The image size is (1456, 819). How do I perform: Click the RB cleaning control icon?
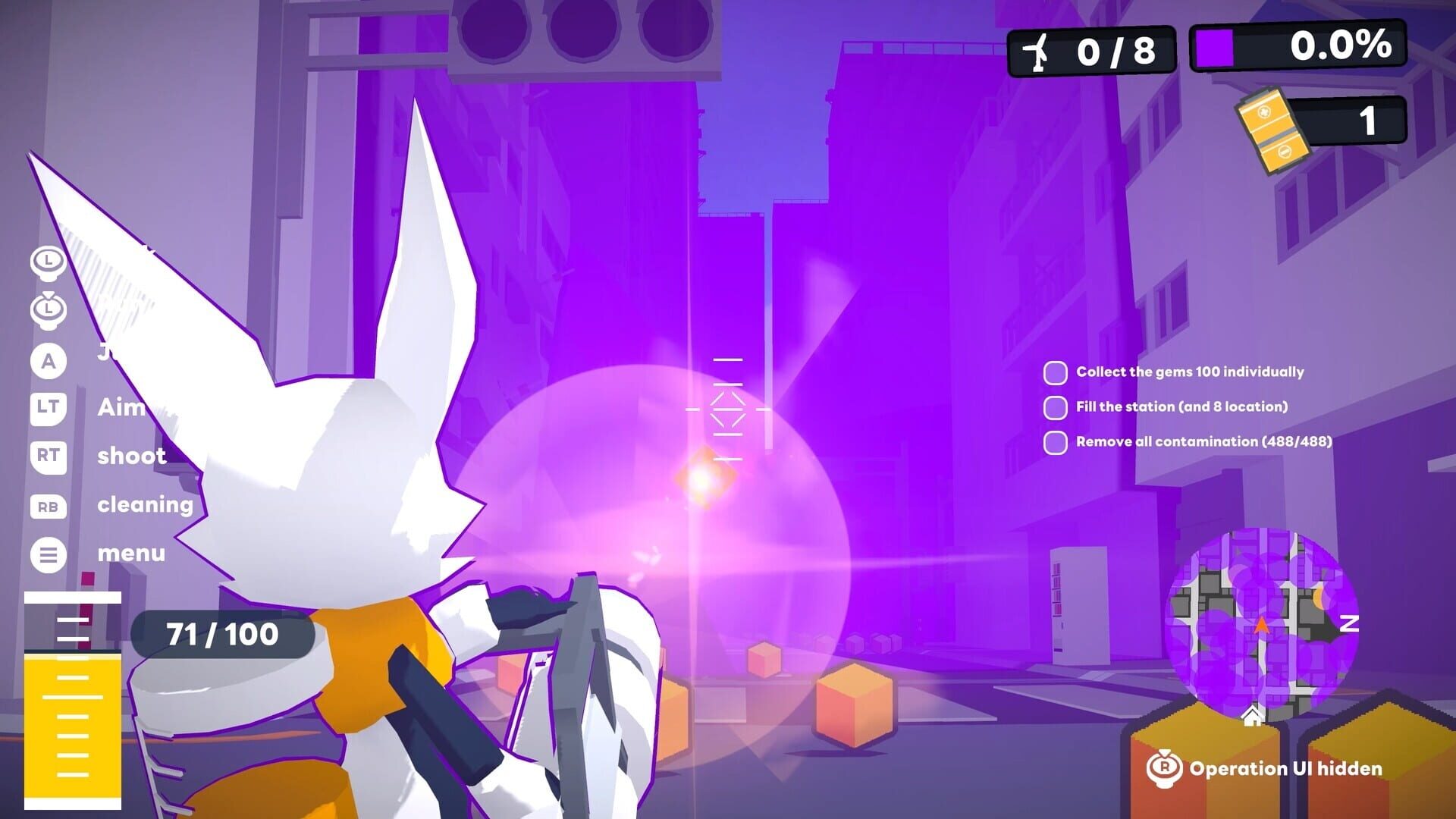(49, 505)
